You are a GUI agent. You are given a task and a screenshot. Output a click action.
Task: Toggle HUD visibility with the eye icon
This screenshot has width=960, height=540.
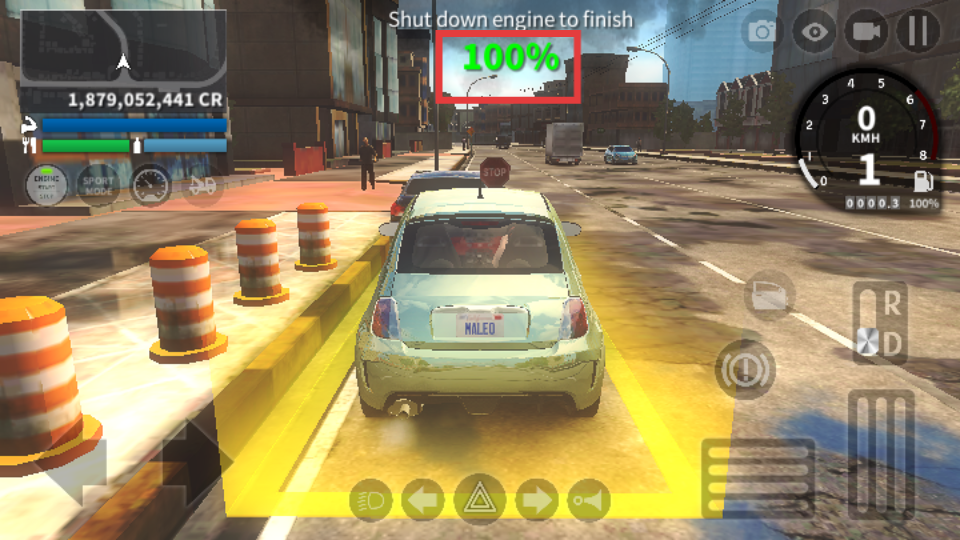pos(815,32)
